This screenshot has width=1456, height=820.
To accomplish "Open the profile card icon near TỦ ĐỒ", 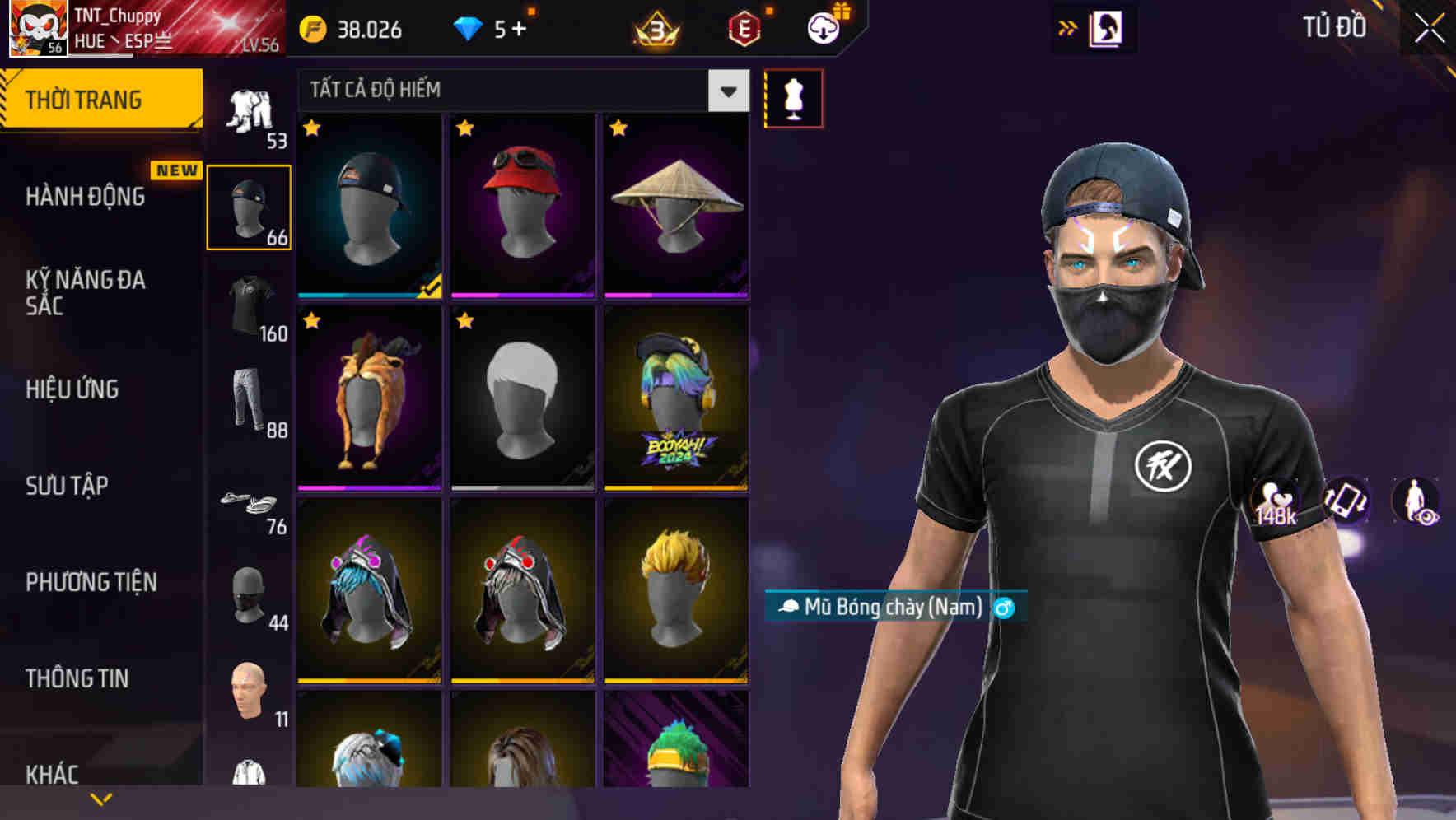I will [1105, 27].
